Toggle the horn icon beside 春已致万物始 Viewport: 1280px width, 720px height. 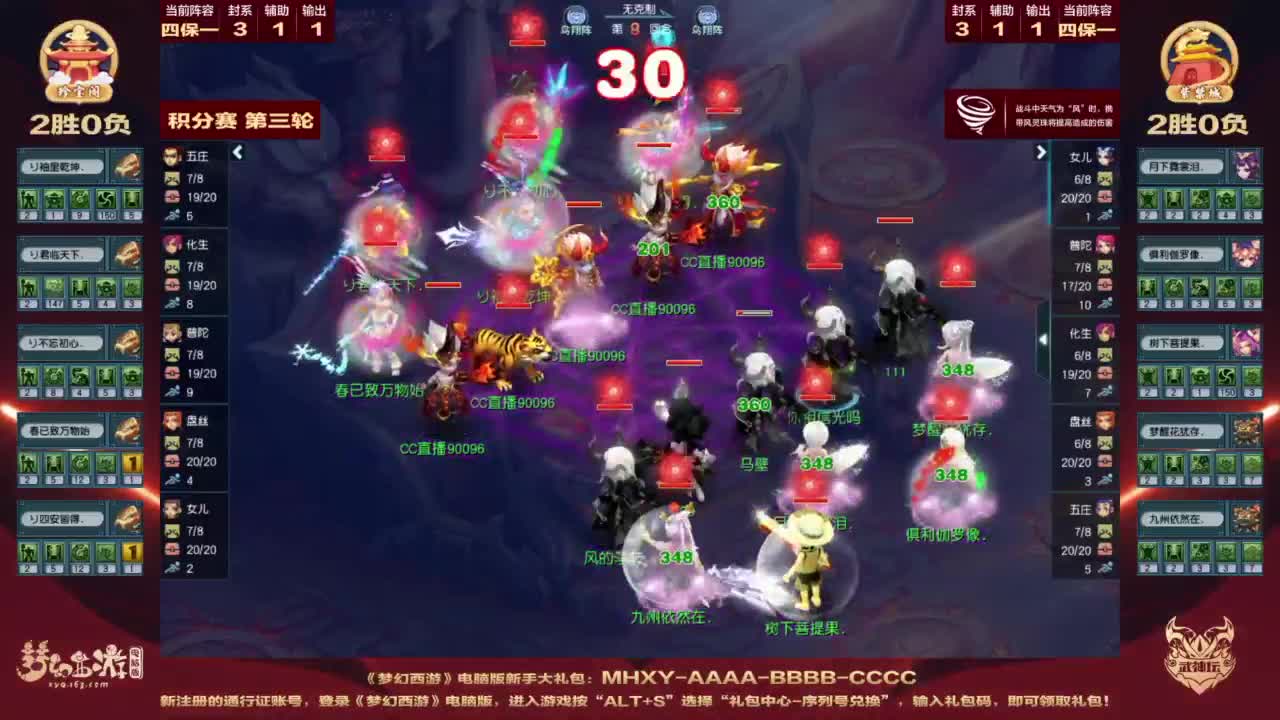125,427
